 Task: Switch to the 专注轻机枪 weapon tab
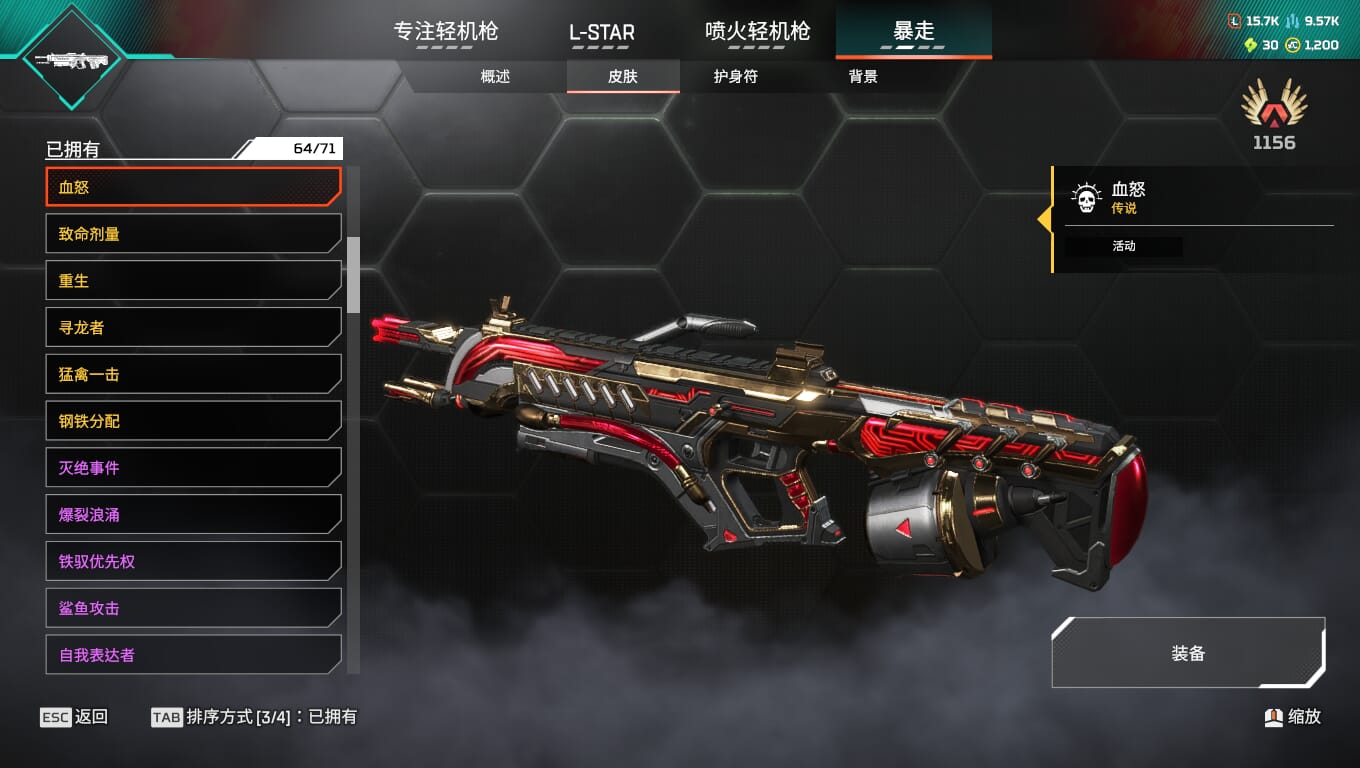click(446, 31)
